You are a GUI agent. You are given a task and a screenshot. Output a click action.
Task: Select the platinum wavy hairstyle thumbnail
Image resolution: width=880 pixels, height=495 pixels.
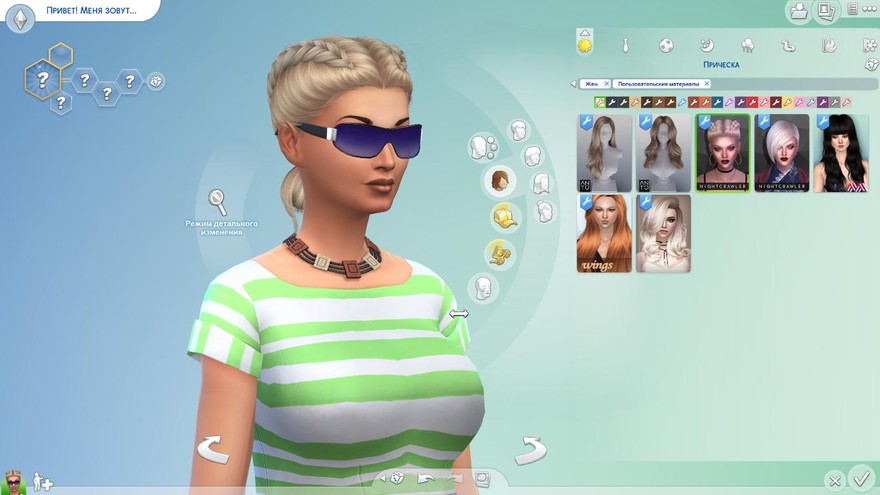663,233
